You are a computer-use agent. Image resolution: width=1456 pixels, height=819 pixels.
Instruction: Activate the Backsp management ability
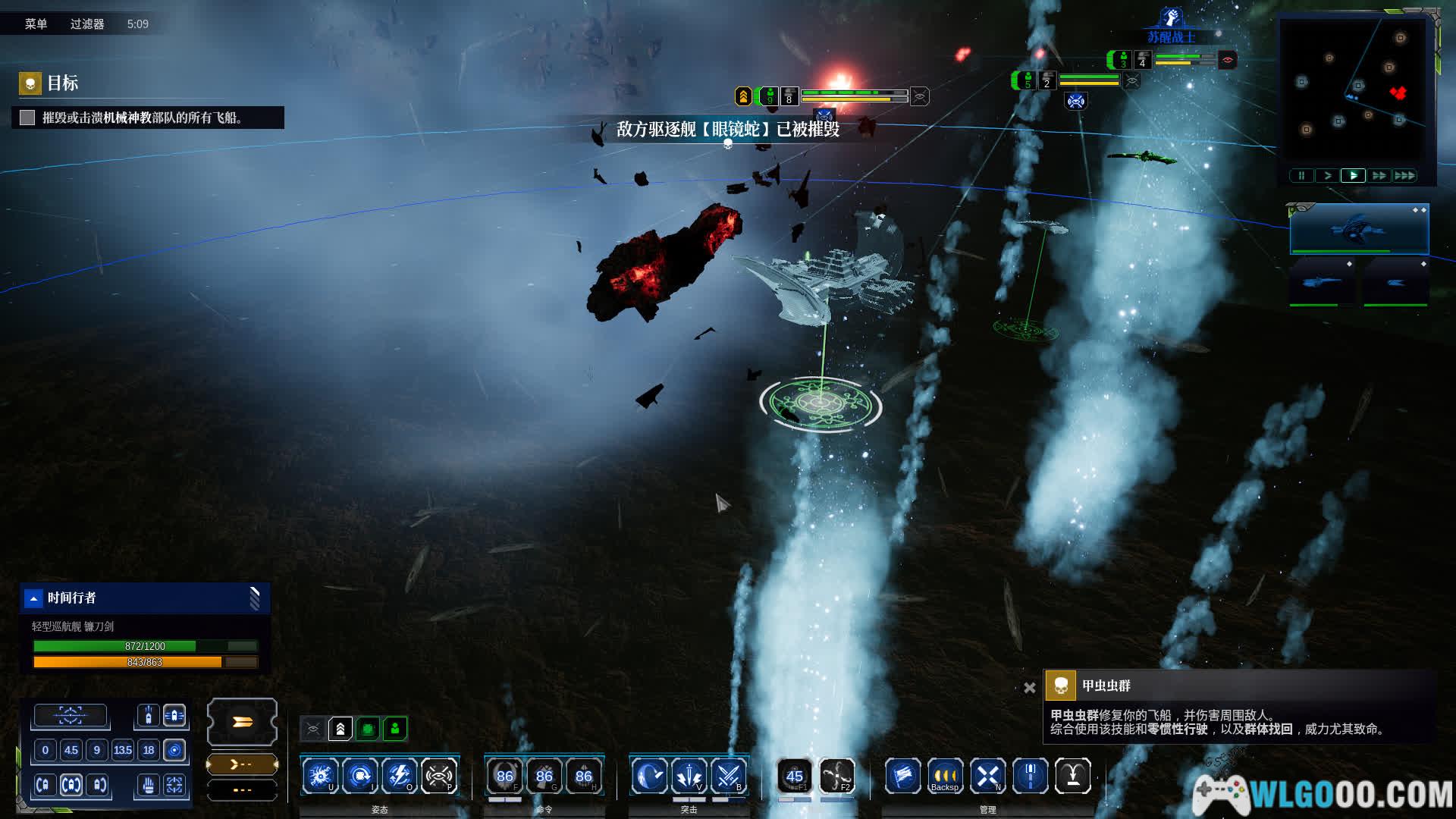pyautogui.click(x=945, y=776)
